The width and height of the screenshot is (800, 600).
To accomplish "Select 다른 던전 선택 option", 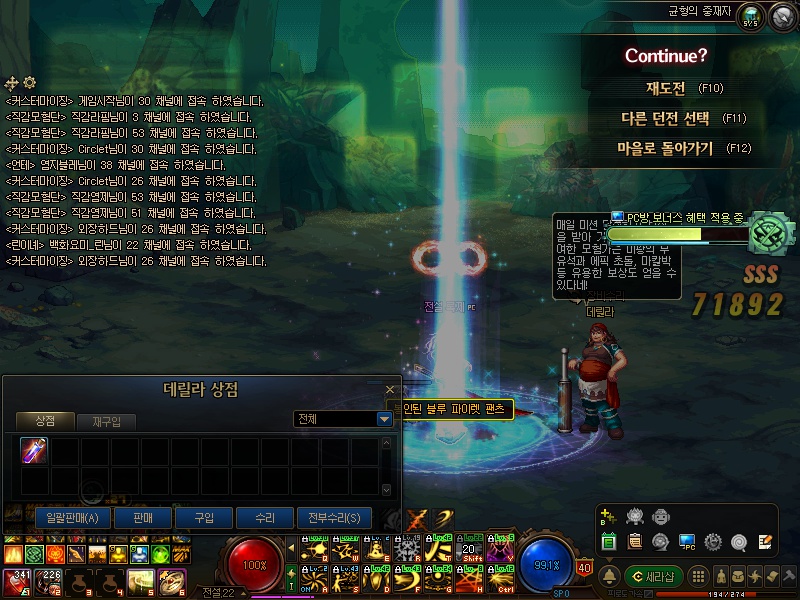I will click(665, 118).
